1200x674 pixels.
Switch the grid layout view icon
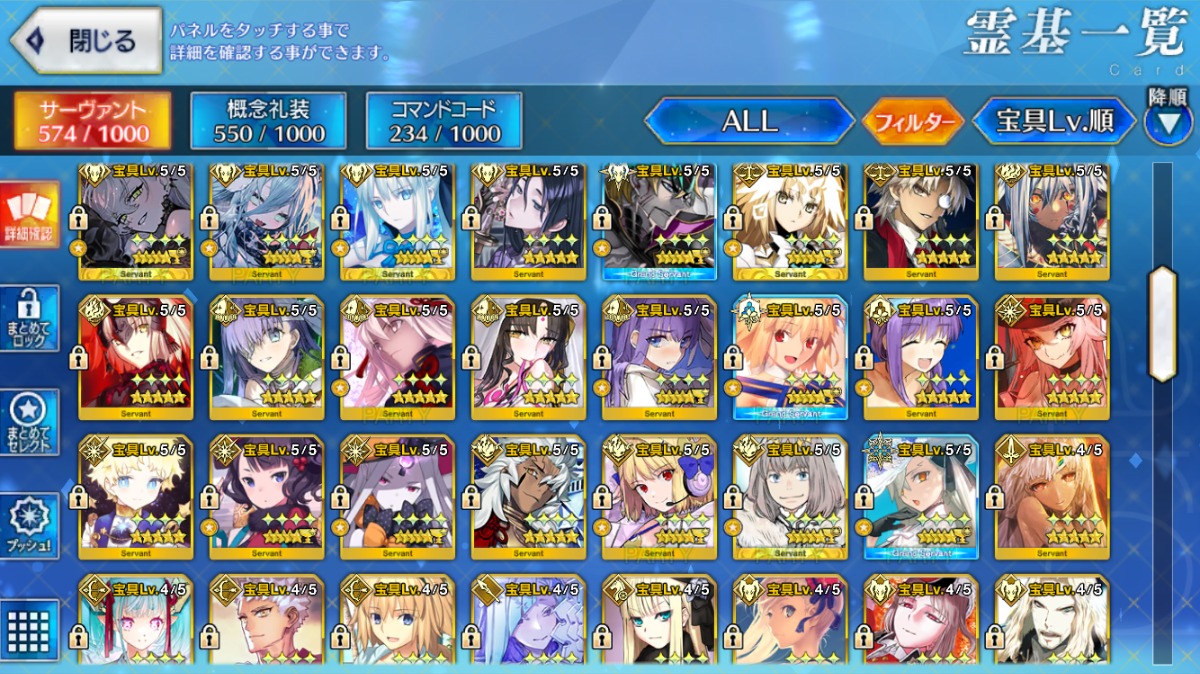click(29, 628)
